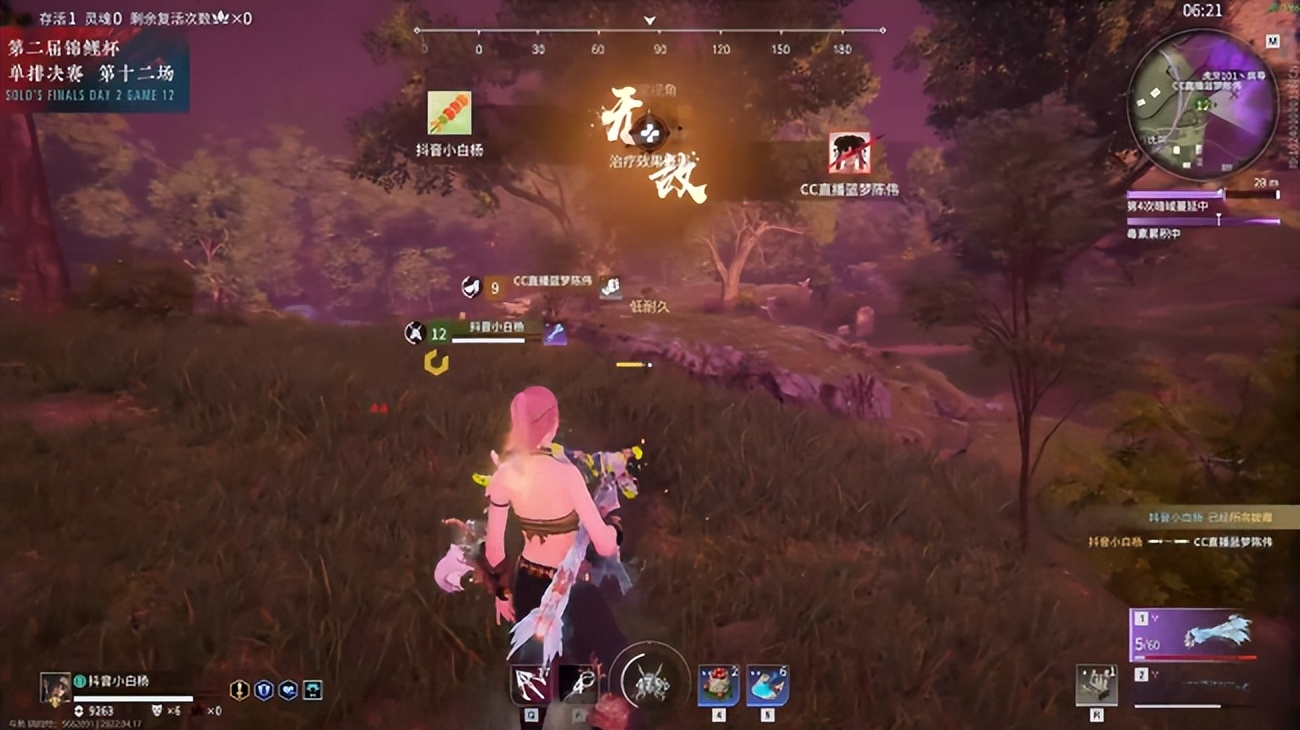1300x730 pixels.
Task: Select the blue shield buff icon
Action: tap(263, 690)
